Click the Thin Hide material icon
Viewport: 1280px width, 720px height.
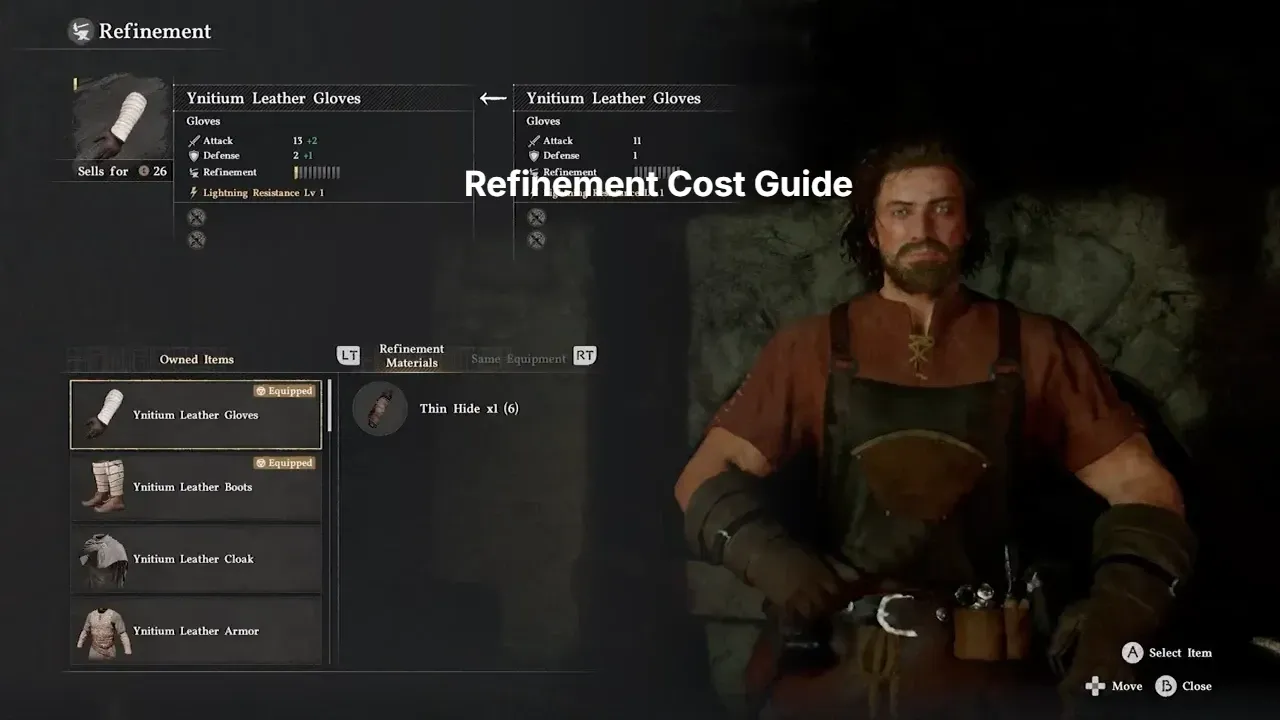click(x=380, y=409)
